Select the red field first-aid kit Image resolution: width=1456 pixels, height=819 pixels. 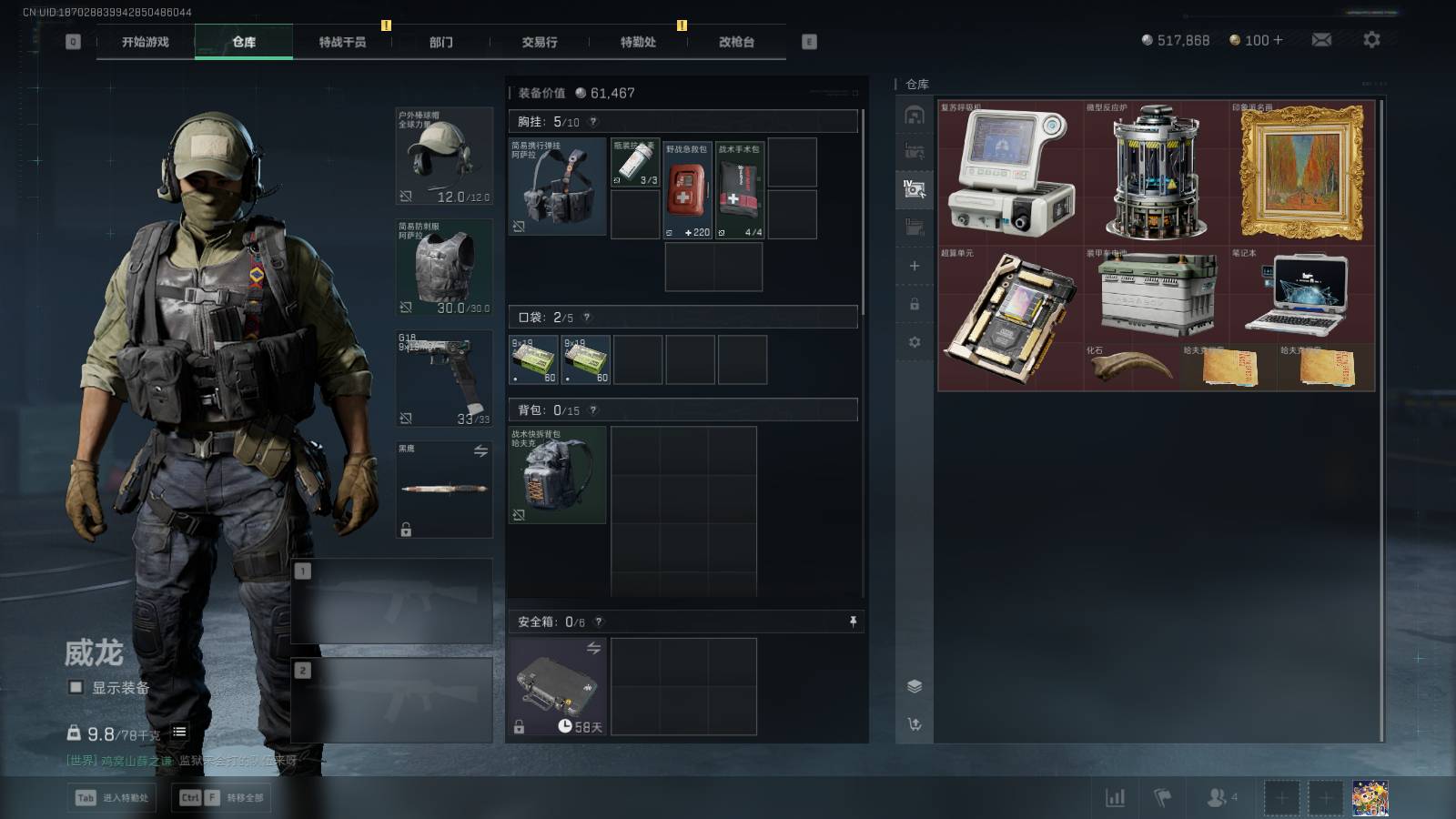(x=687, y=189)
